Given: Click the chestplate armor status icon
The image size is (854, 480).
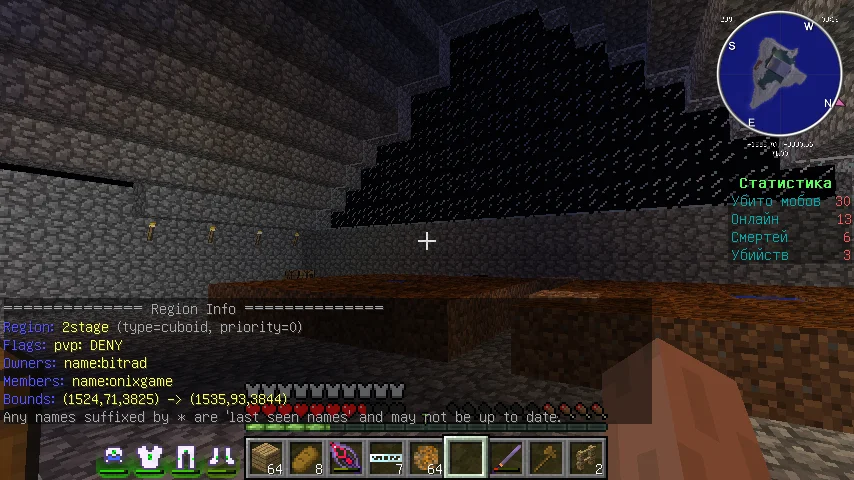Looking at the screenshot, I should point(150,458).
